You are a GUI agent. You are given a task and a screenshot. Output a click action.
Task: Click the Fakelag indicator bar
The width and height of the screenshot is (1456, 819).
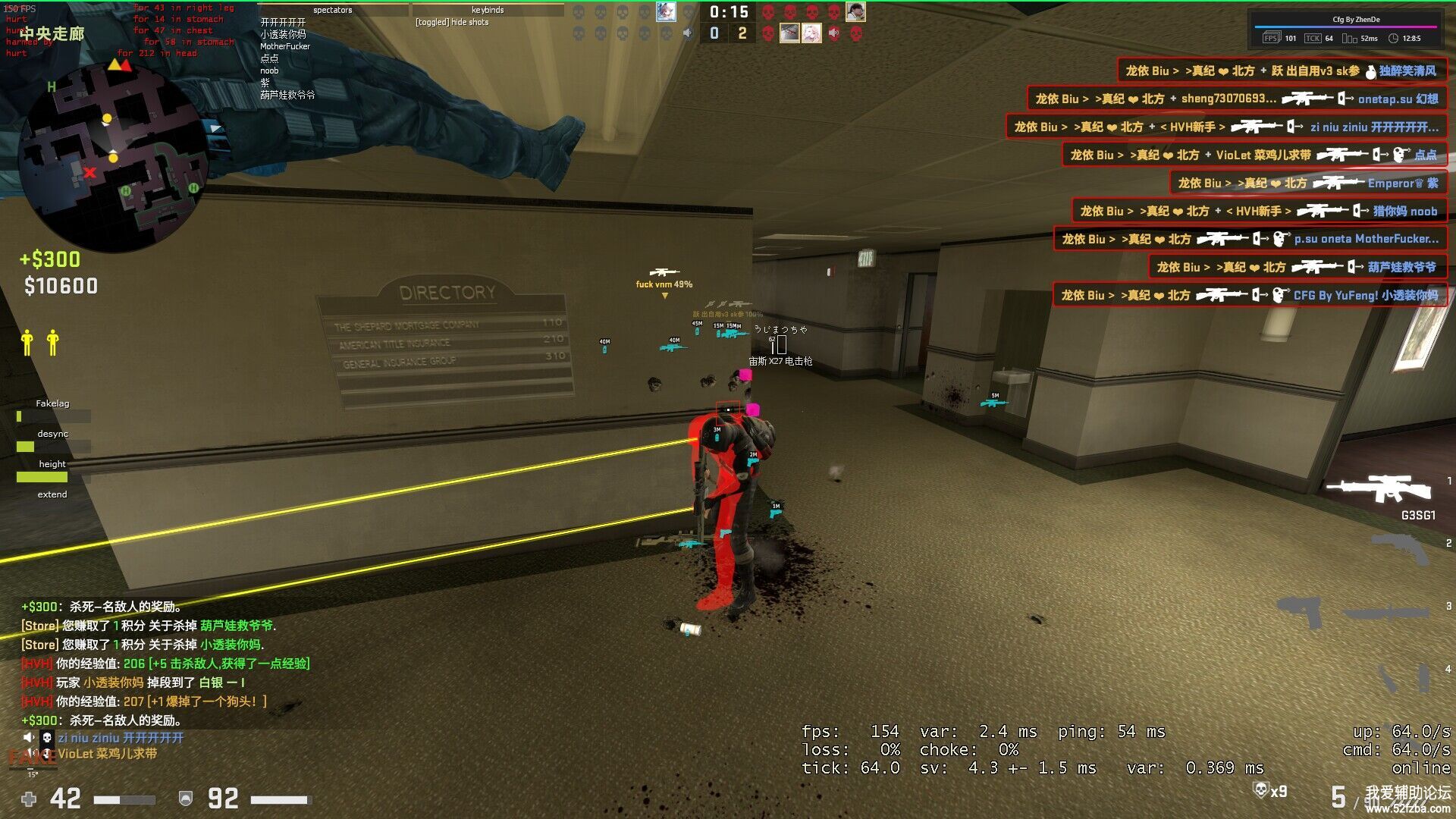click(53, 416)
